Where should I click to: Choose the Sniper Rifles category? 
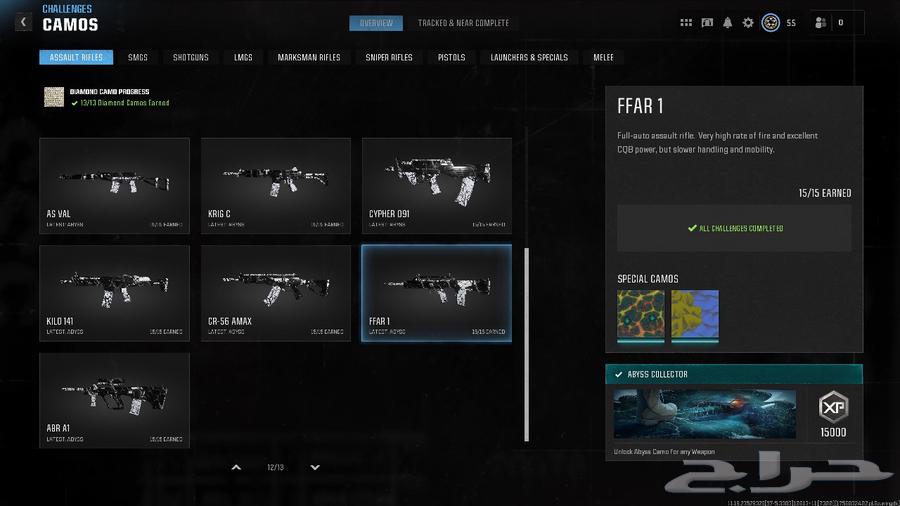click(389, 58)
